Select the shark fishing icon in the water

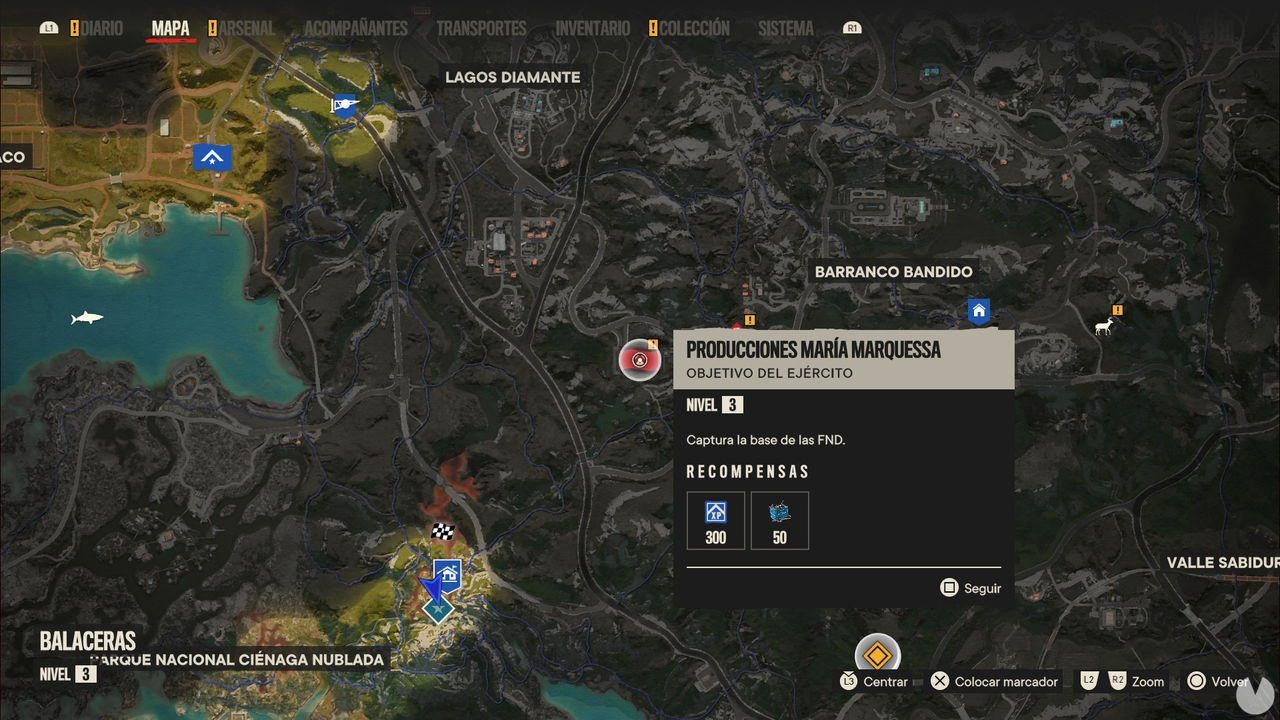point(85,318)
